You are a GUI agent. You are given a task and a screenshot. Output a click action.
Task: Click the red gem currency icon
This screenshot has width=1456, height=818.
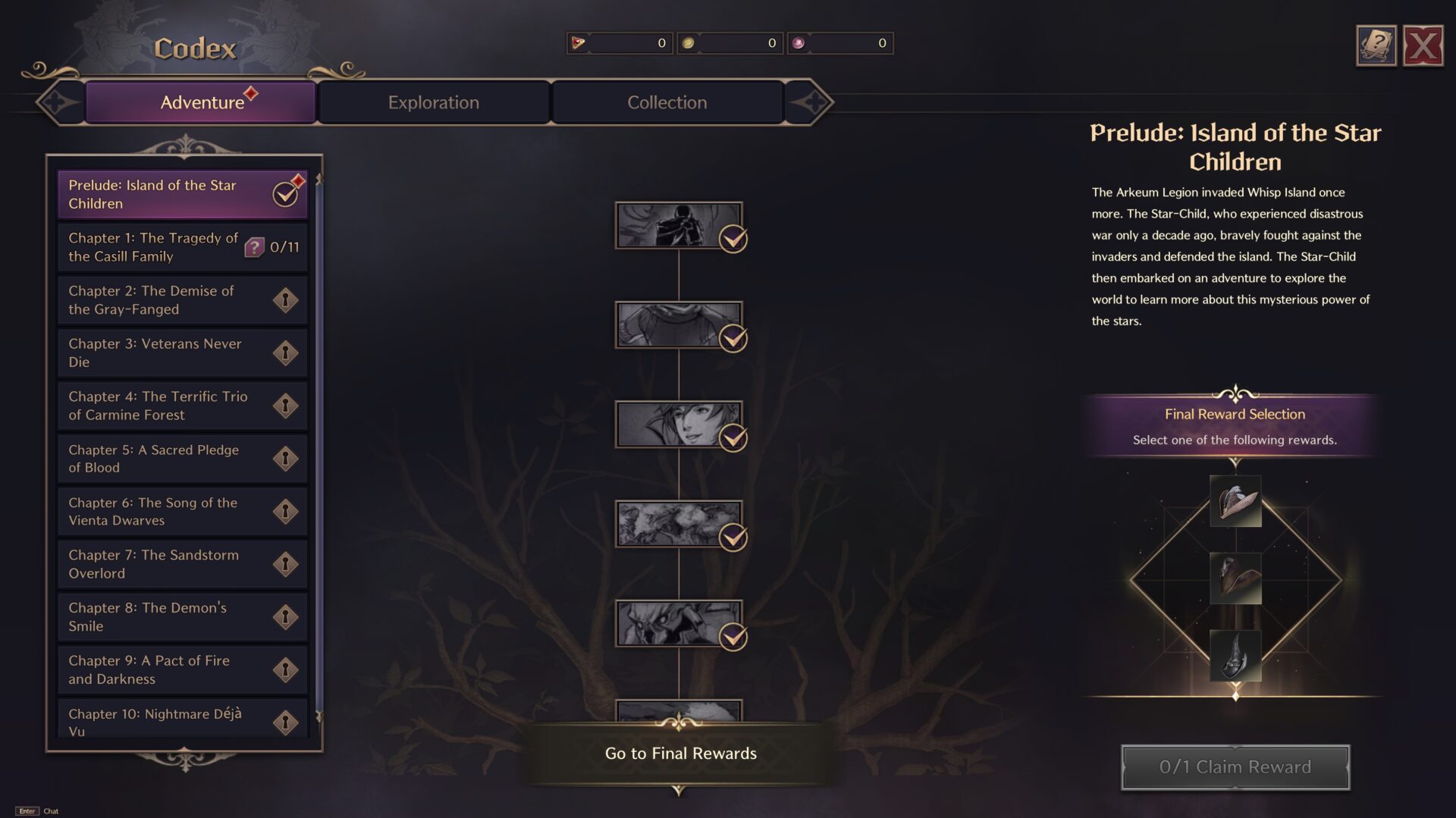(578, 43)
